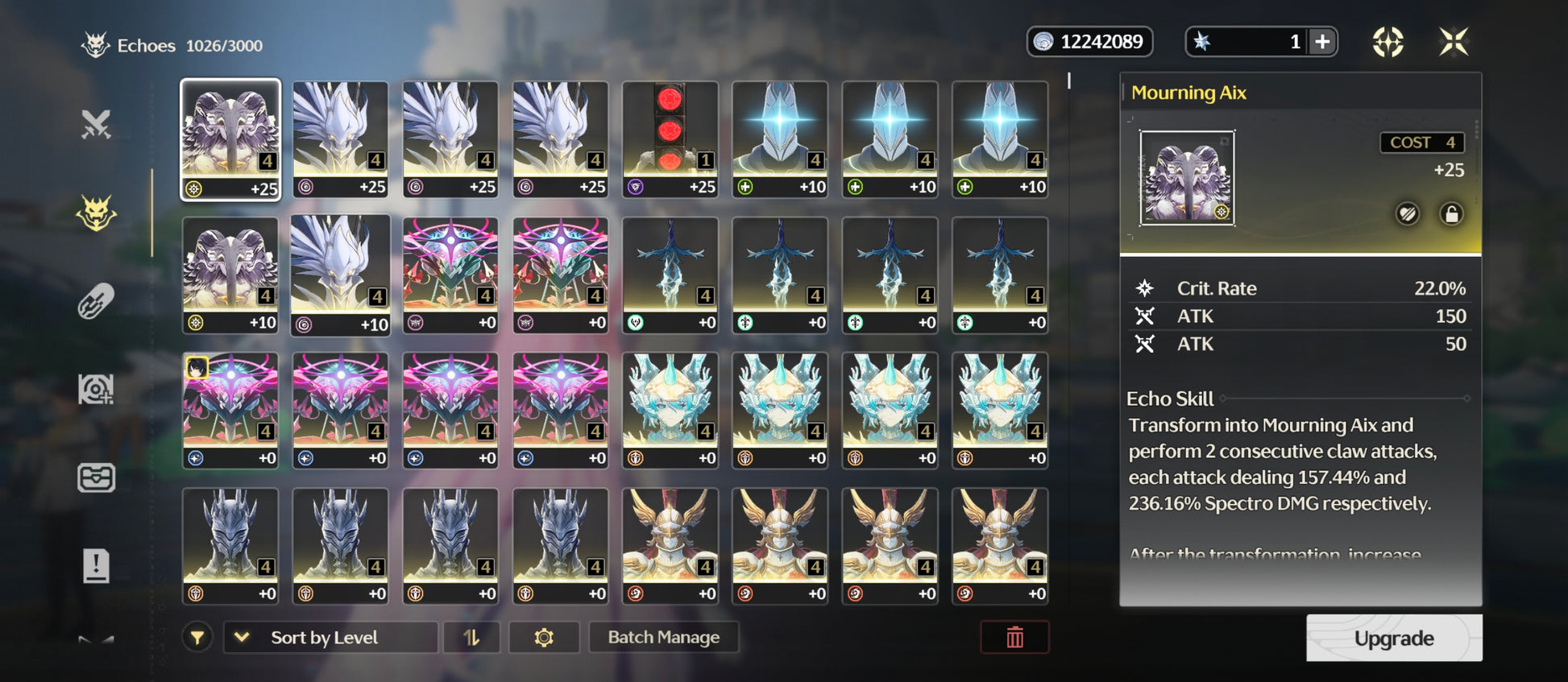Switch to the weapons crossed-swords tab
This screenshot has width=1568, height=682.
click(96, 125)
